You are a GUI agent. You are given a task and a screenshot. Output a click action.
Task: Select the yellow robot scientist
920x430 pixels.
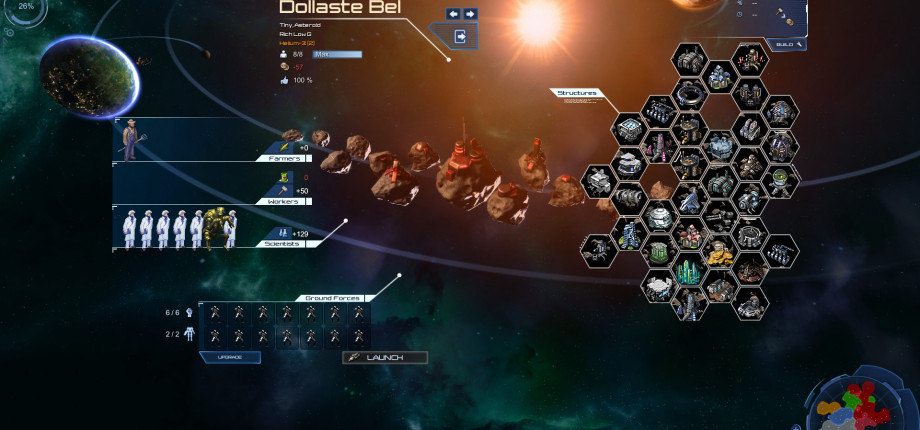tap(212, 228)
